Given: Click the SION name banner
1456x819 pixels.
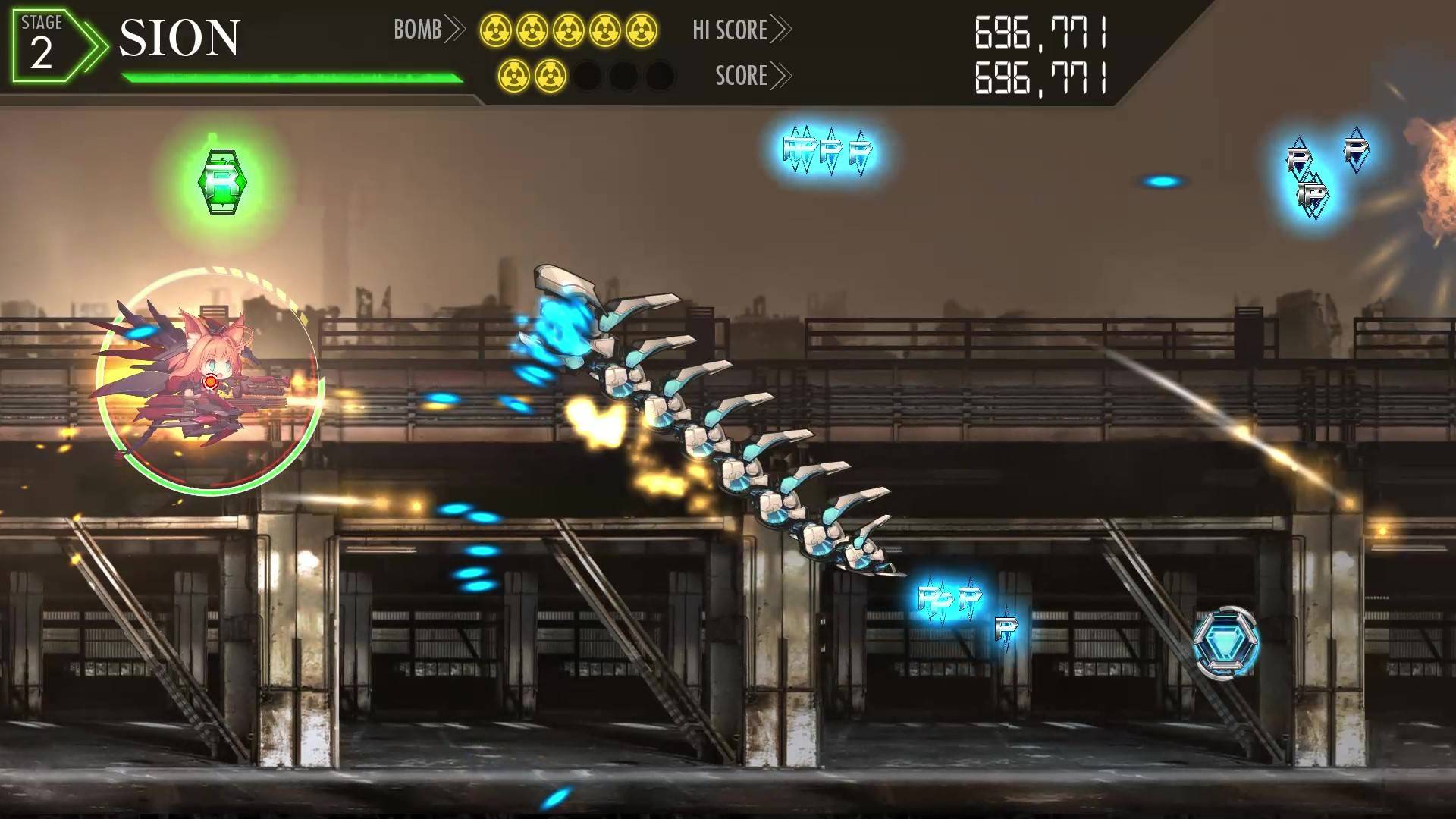Looking at the screenshot, I should pos(180,36).
